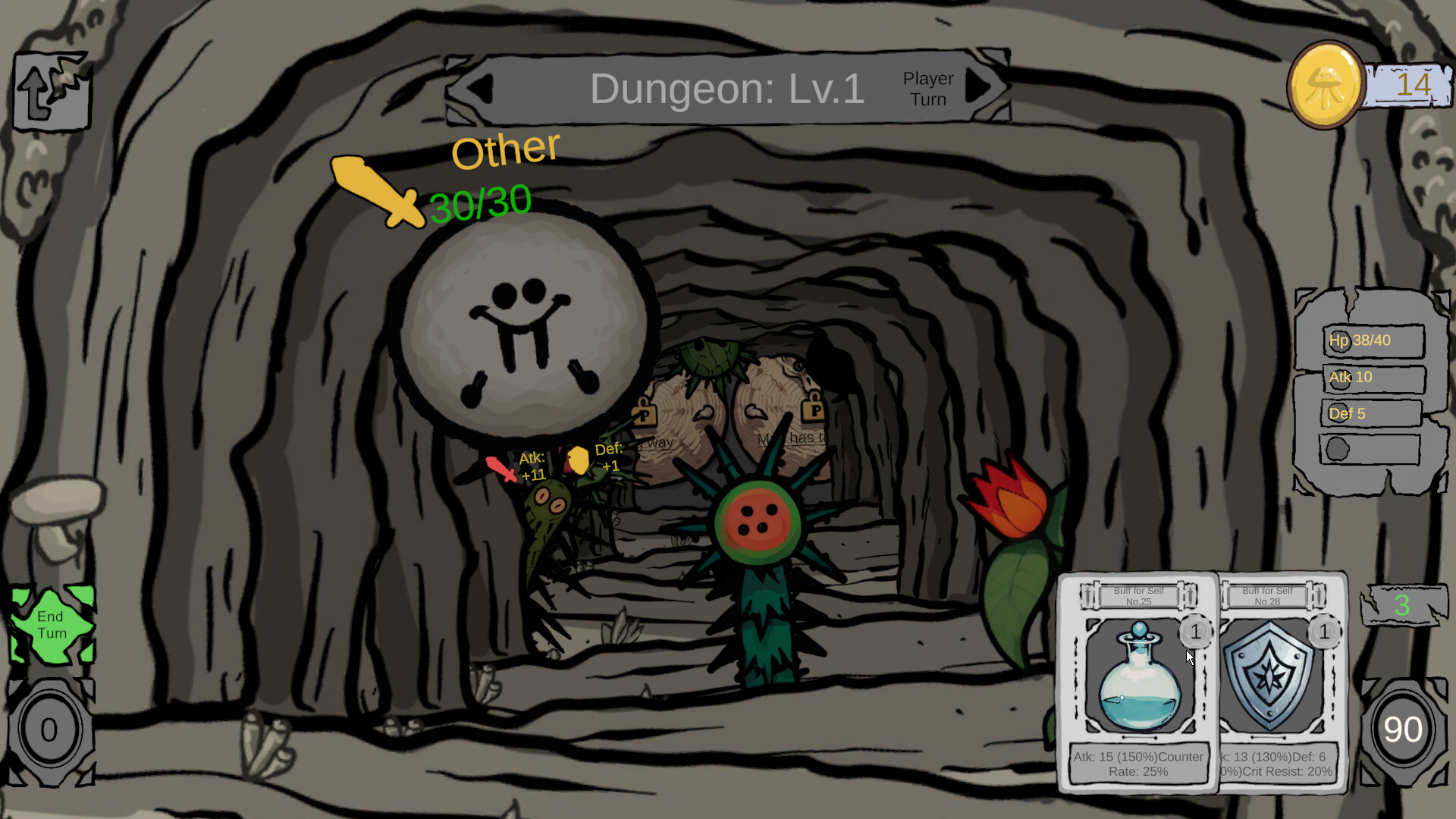
Task: Toggle the Hp 38/40 stat entry
Action: tap(1373, 340)
